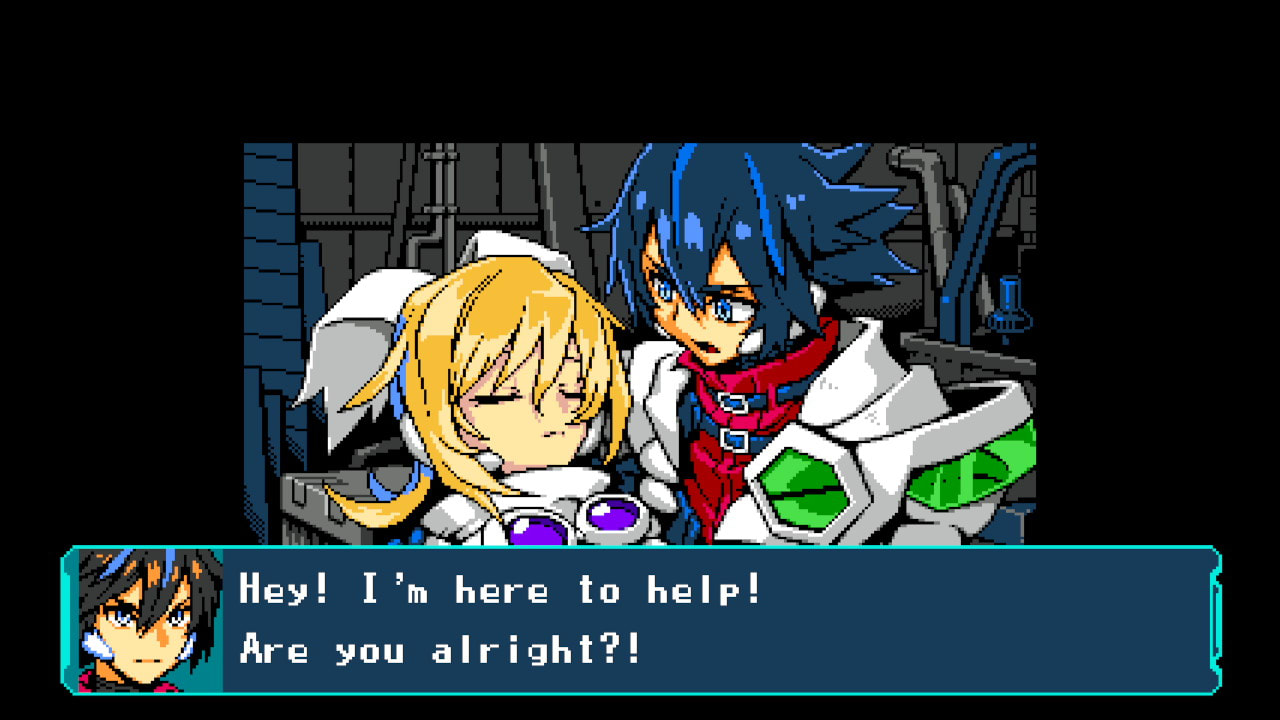Click the blue-haired boy's face

tap(710, 310)
